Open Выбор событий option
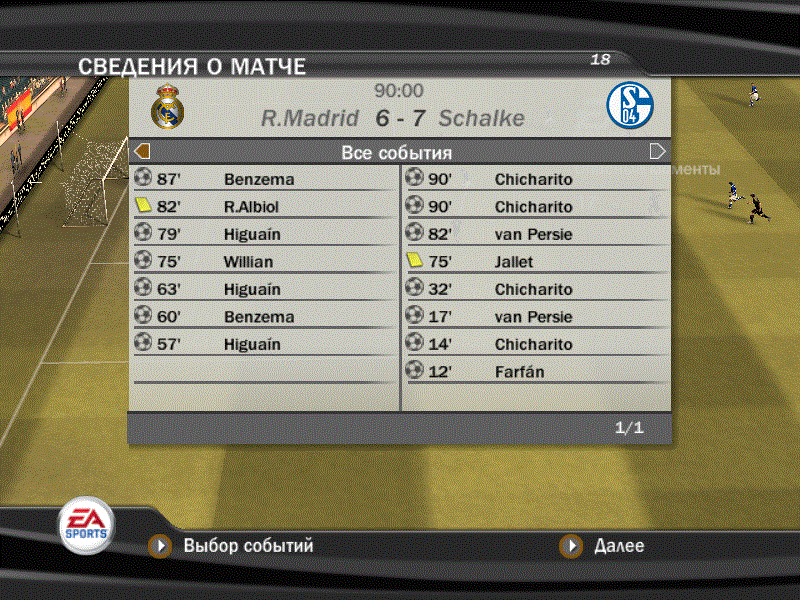Viewport: 800px width, 614px height. [247, 546]
